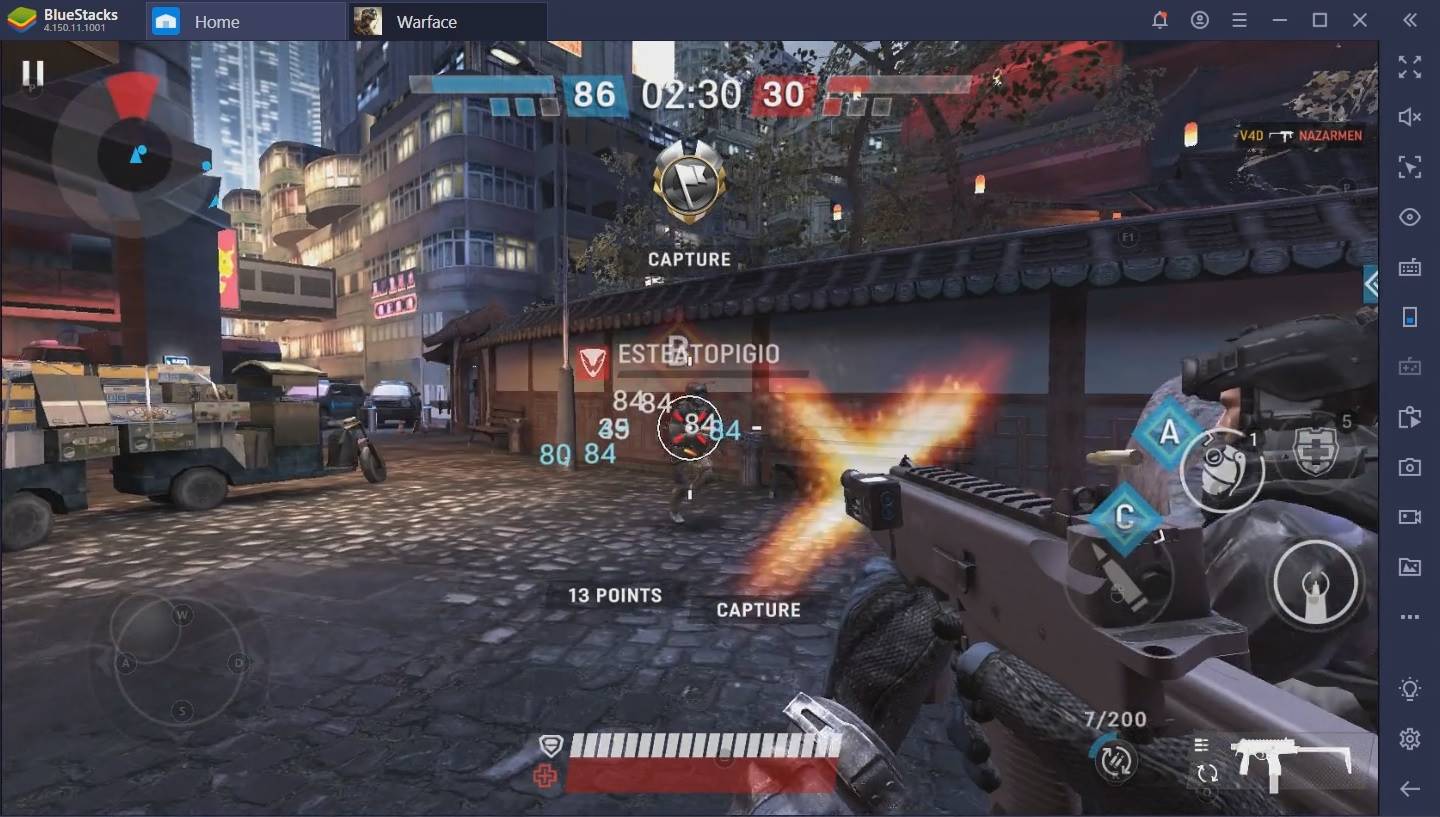Tap the virtual movement joystick
The width and height of the screenshot is (1440, 817).
[180, 660]
